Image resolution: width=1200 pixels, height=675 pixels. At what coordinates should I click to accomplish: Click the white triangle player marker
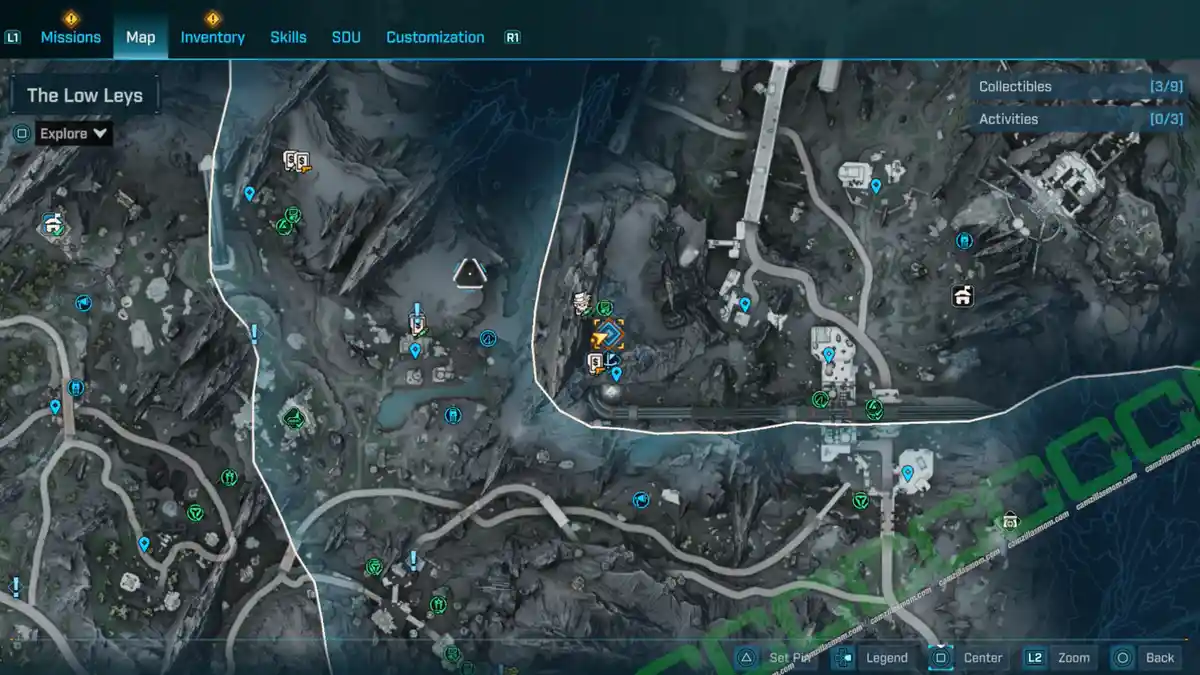pos(469,272)
